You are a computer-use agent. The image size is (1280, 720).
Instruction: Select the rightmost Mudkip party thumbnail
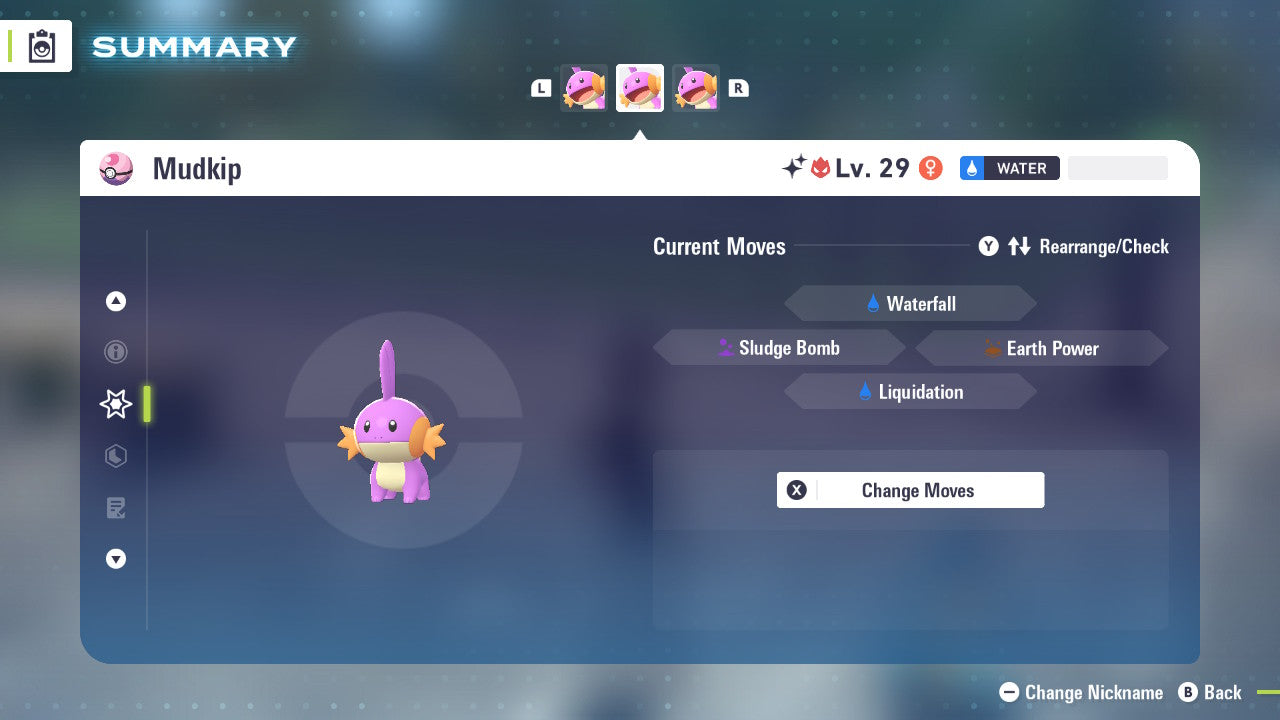[x=696, y=88]
